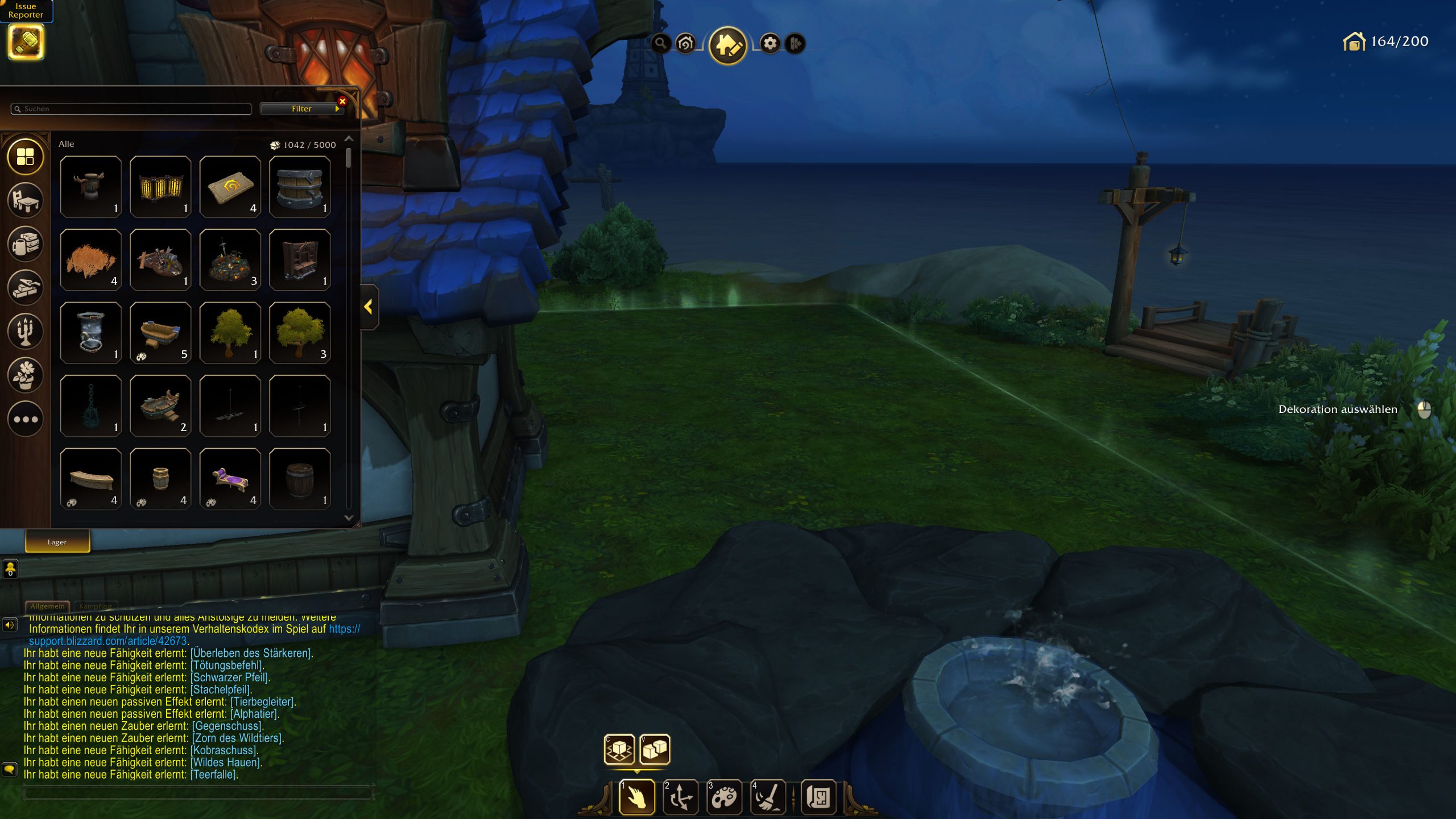Activate the hand selection tool
The image size is (1456, 819).
[x=636, y=797]
